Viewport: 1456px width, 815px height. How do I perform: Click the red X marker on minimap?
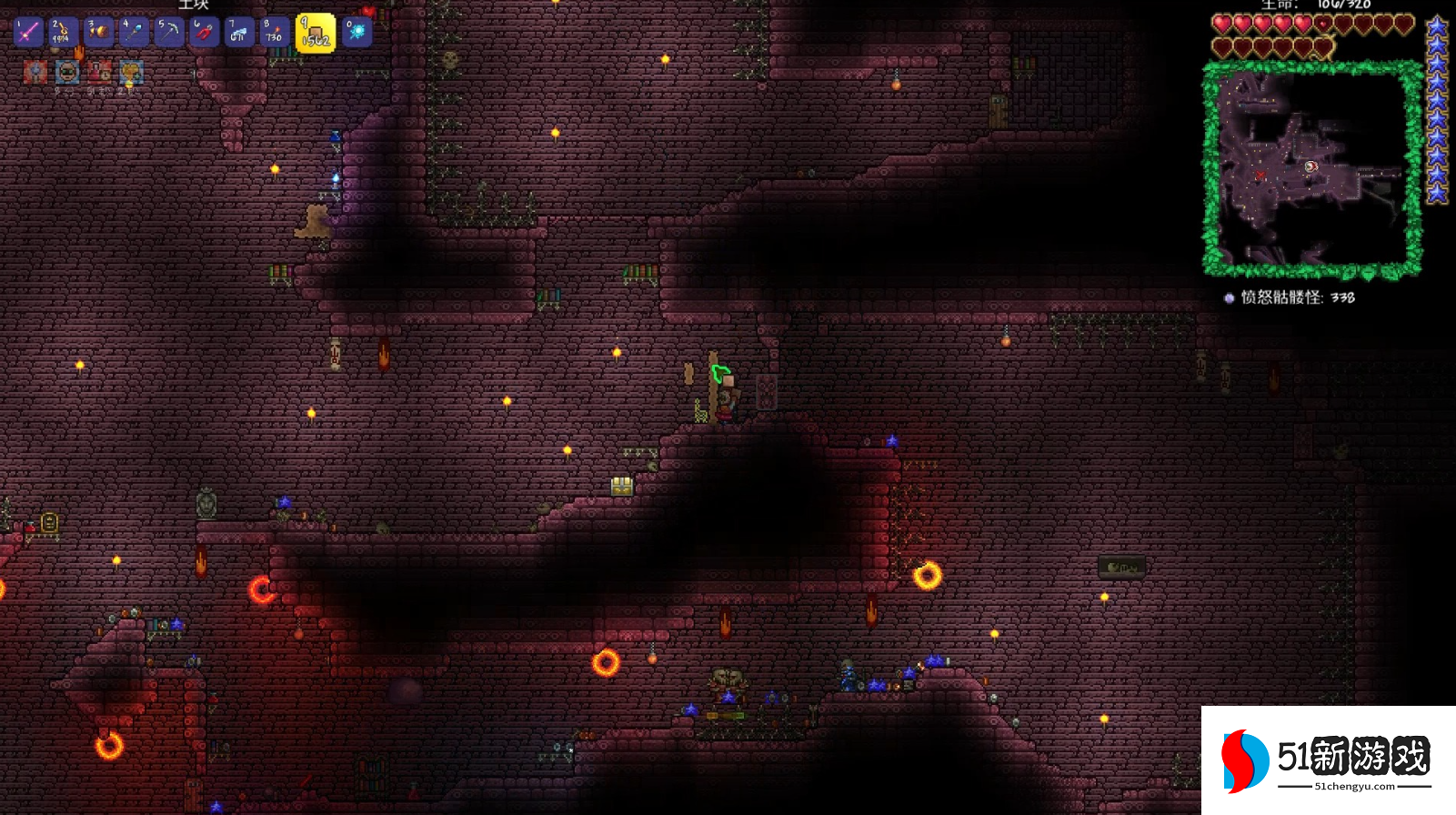[x=1260, y=175]
